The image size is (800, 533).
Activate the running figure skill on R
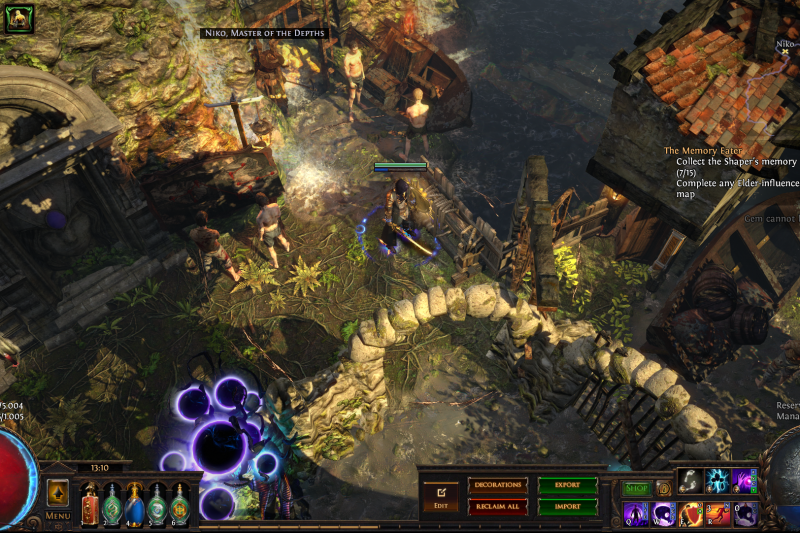(717, 514)
